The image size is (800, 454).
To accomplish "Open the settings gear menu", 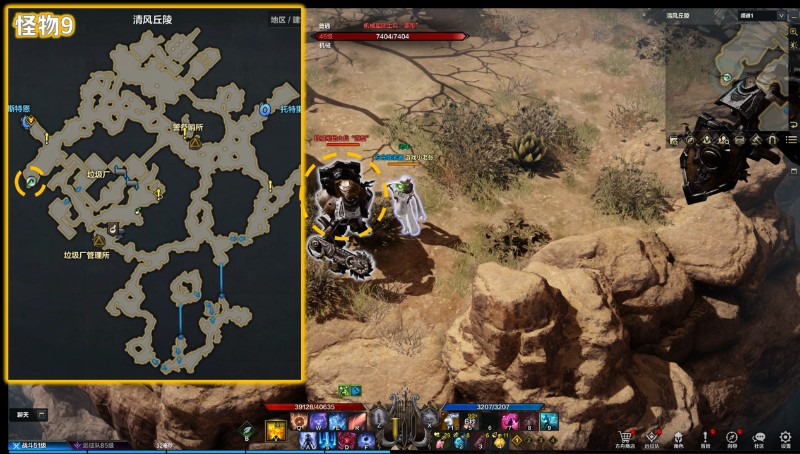I will (786, 436).
